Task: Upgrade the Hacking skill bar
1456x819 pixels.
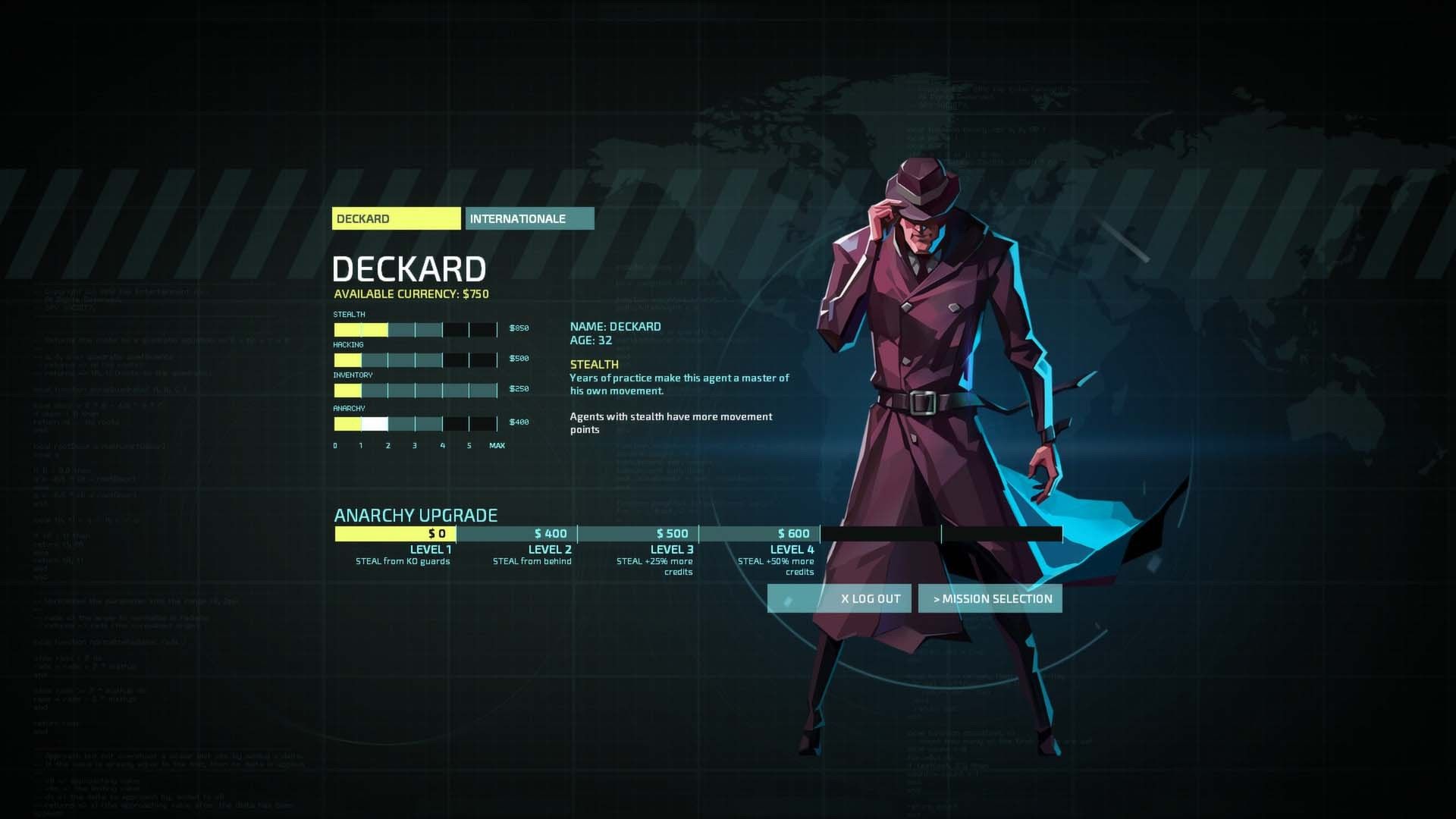Action: pyautogui.click(x=416, y=360)
